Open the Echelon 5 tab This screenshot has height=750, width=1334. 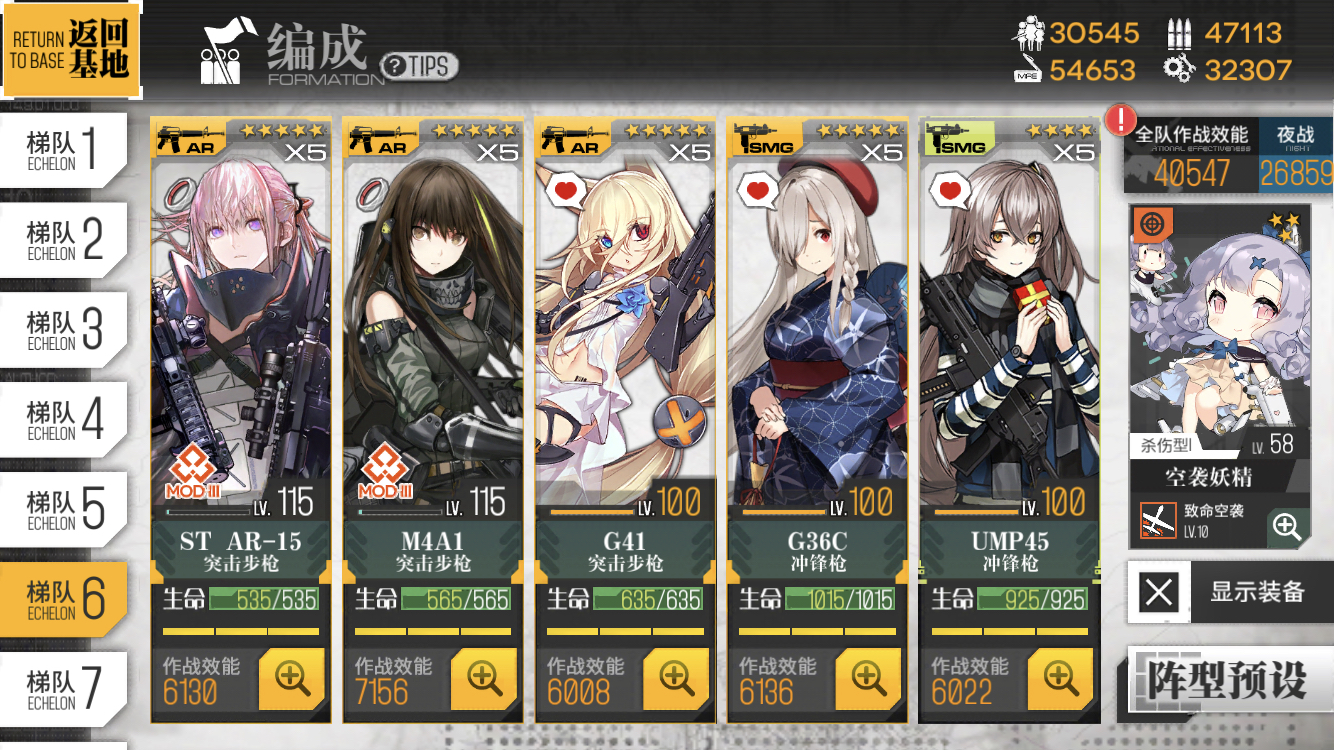65,510
